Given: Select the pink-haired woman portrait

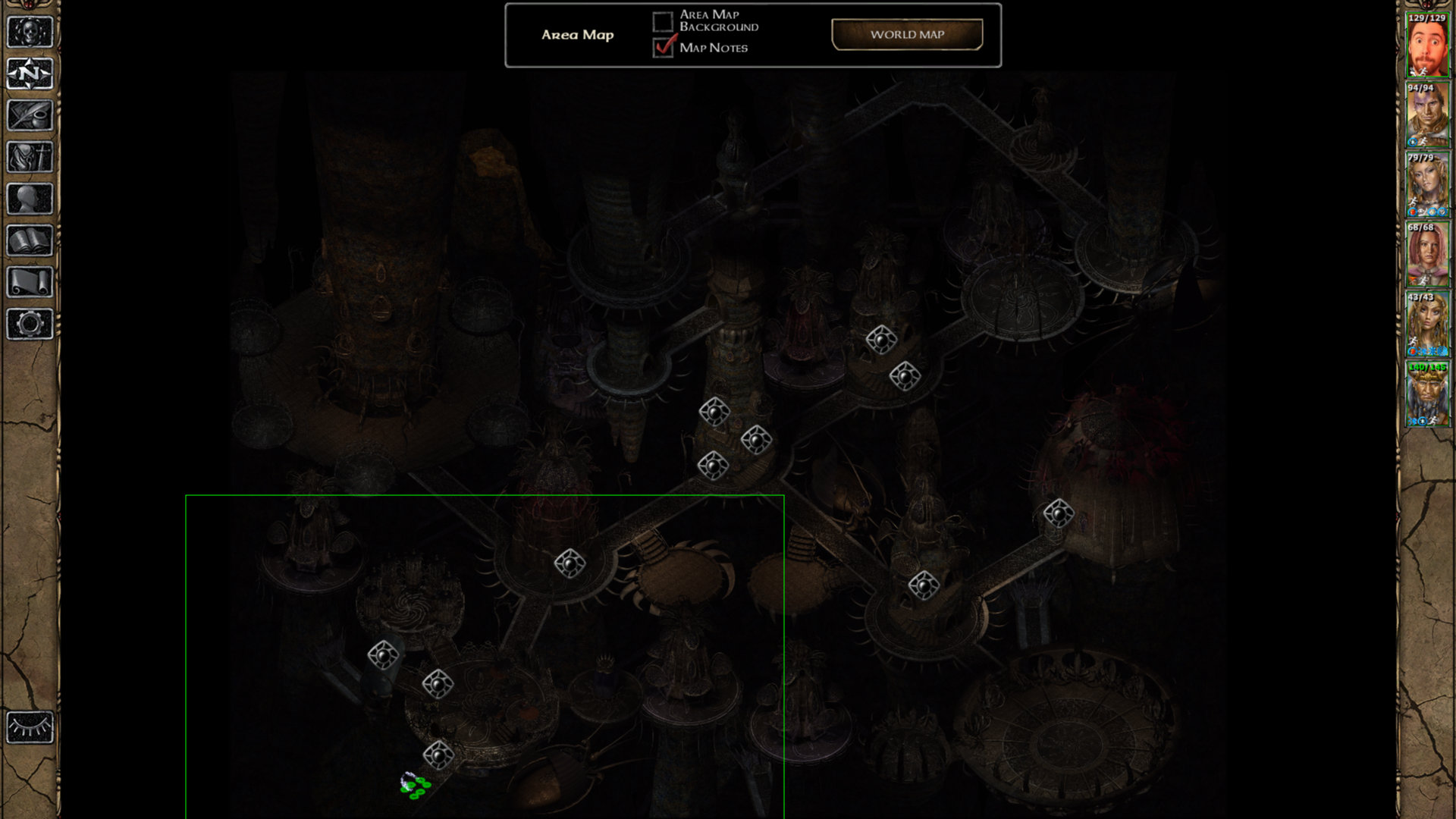Looking at the screenshot, I should pos(1427,255).
